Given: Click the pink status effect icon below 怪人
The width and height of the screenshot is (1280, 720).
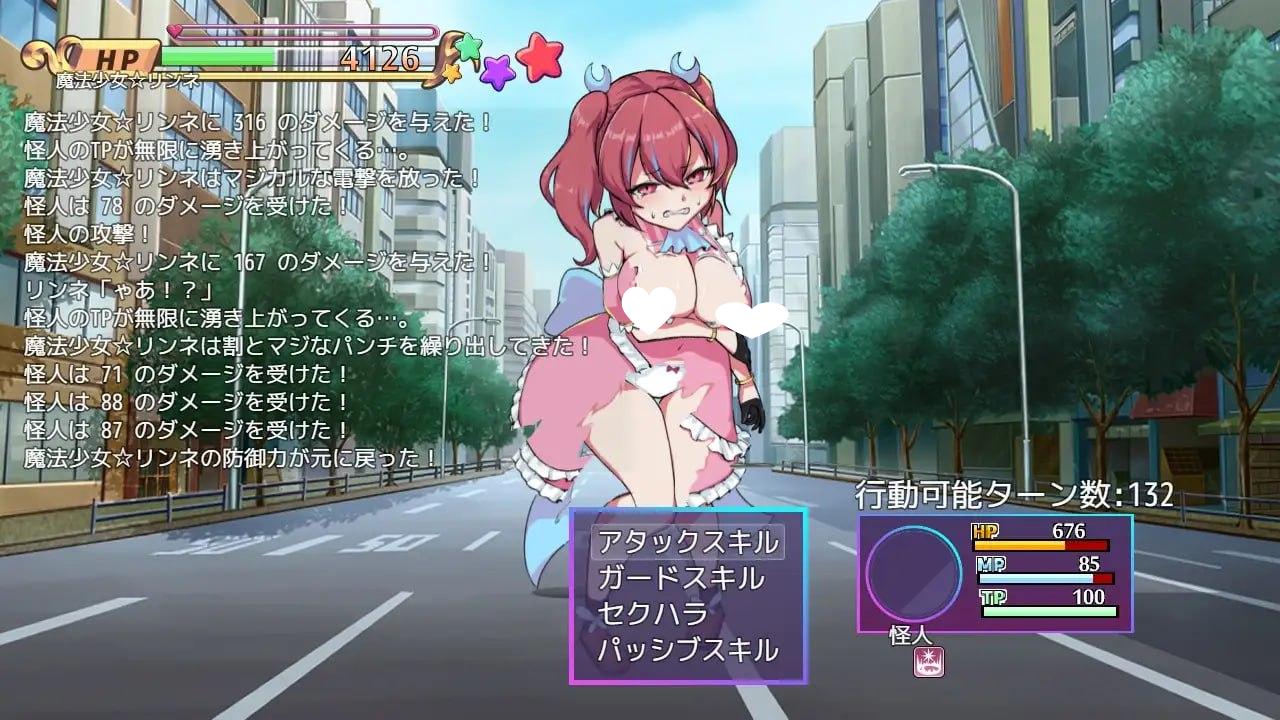Looking at the screenshot, I should [928, 661].
